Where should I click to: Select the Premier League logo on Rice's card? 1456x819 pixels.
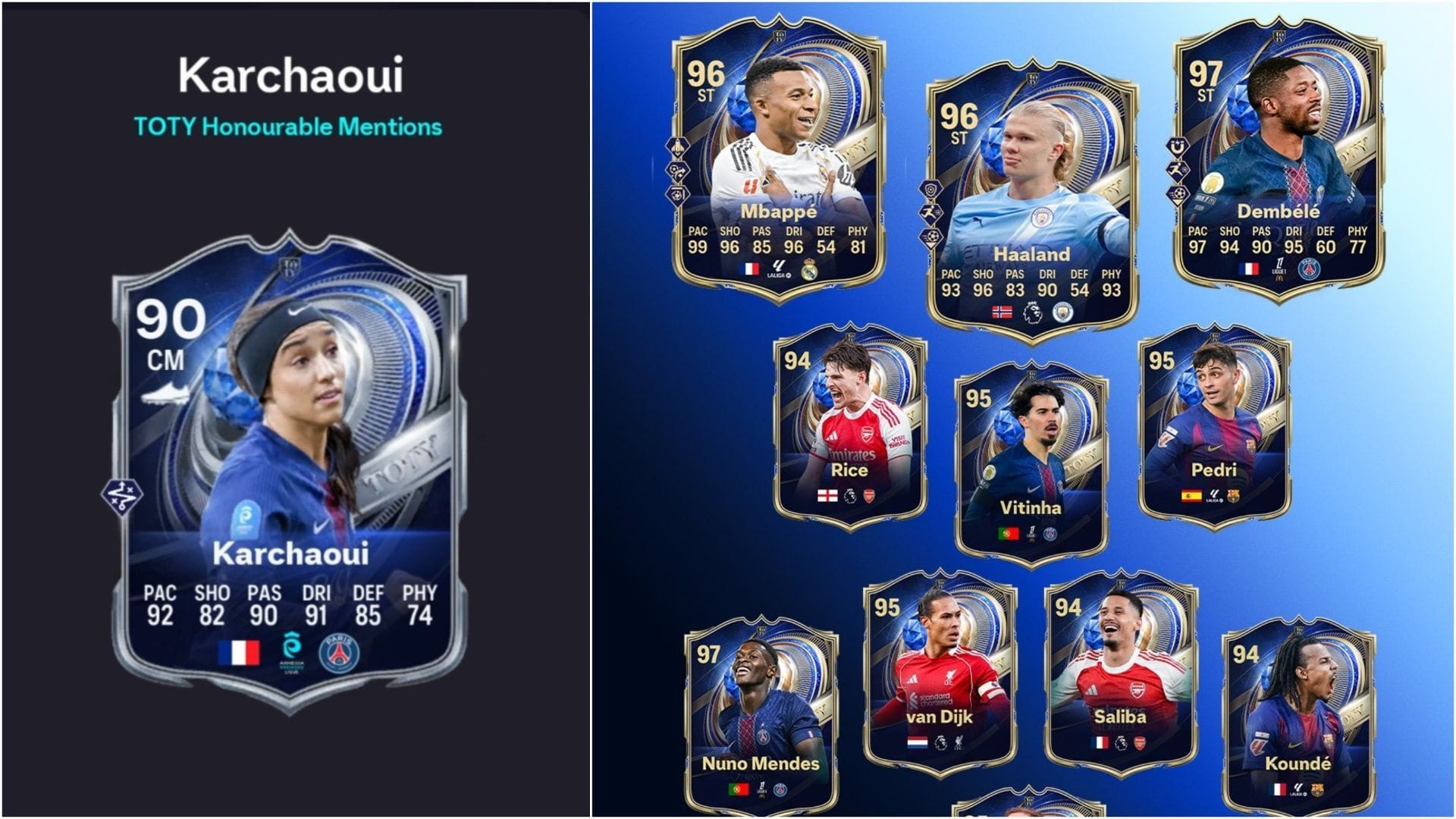851,496
